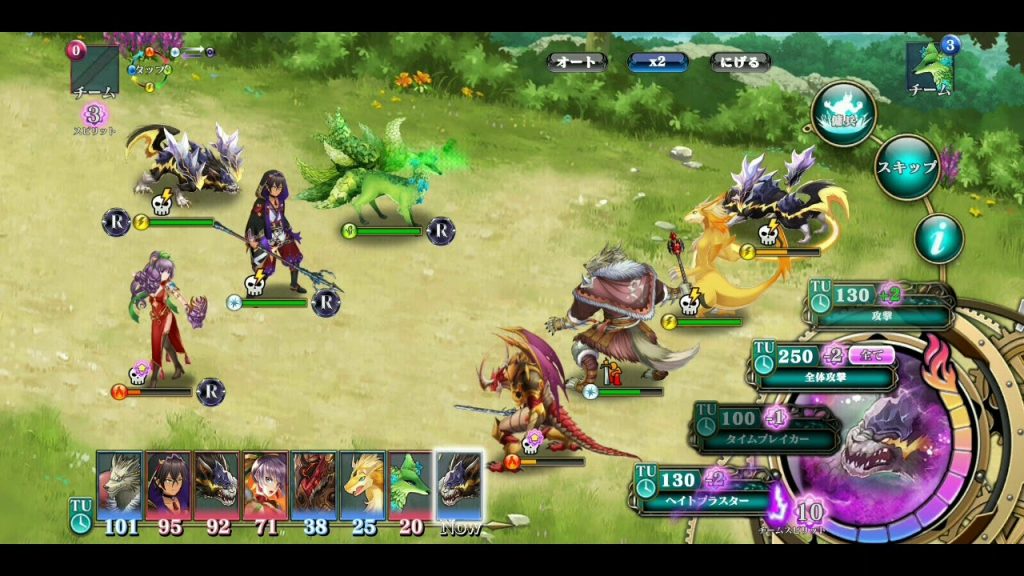Select the purple-haired girl turn portrait
The width and height of the screenshot is (1024, 576).
pyautogui.click(x=265, y=485)
